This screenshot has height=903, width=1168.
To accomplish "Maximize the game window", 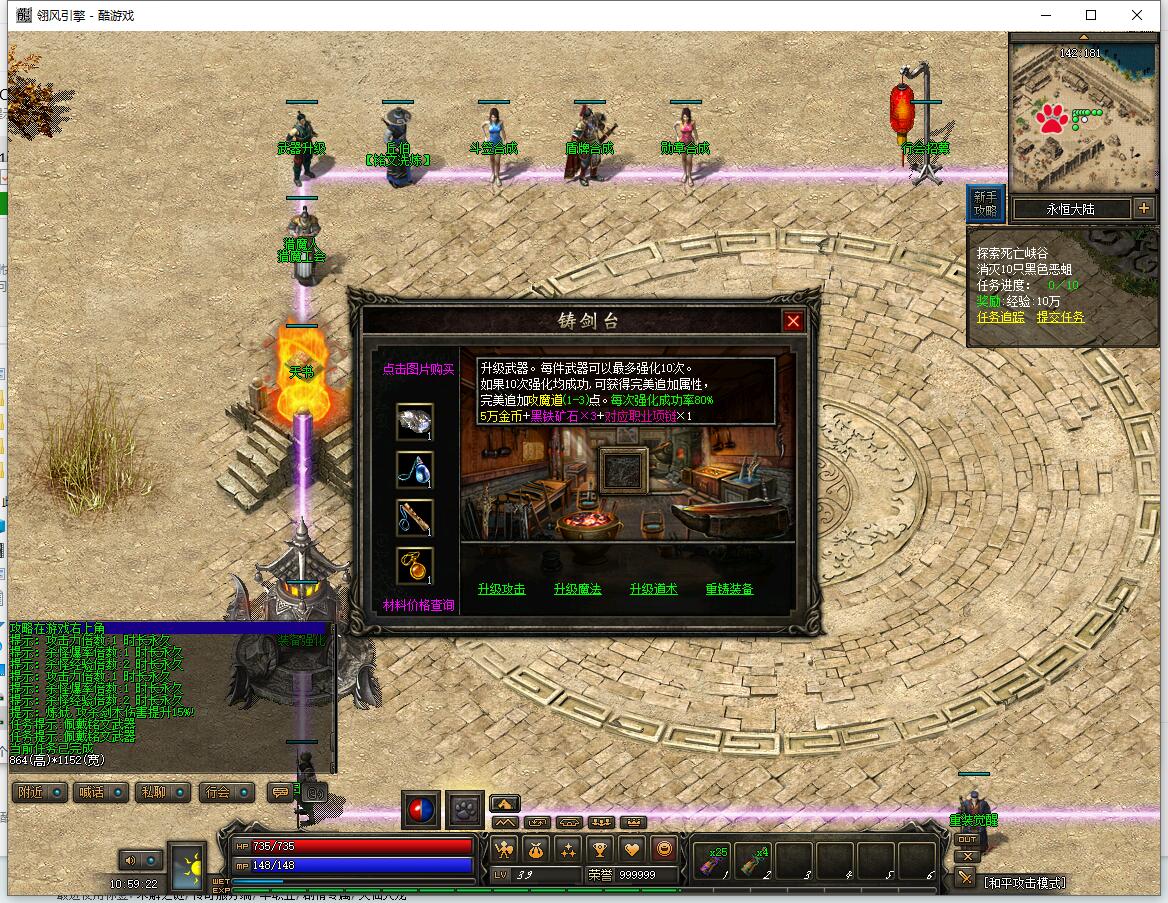I will point(1091,15).
